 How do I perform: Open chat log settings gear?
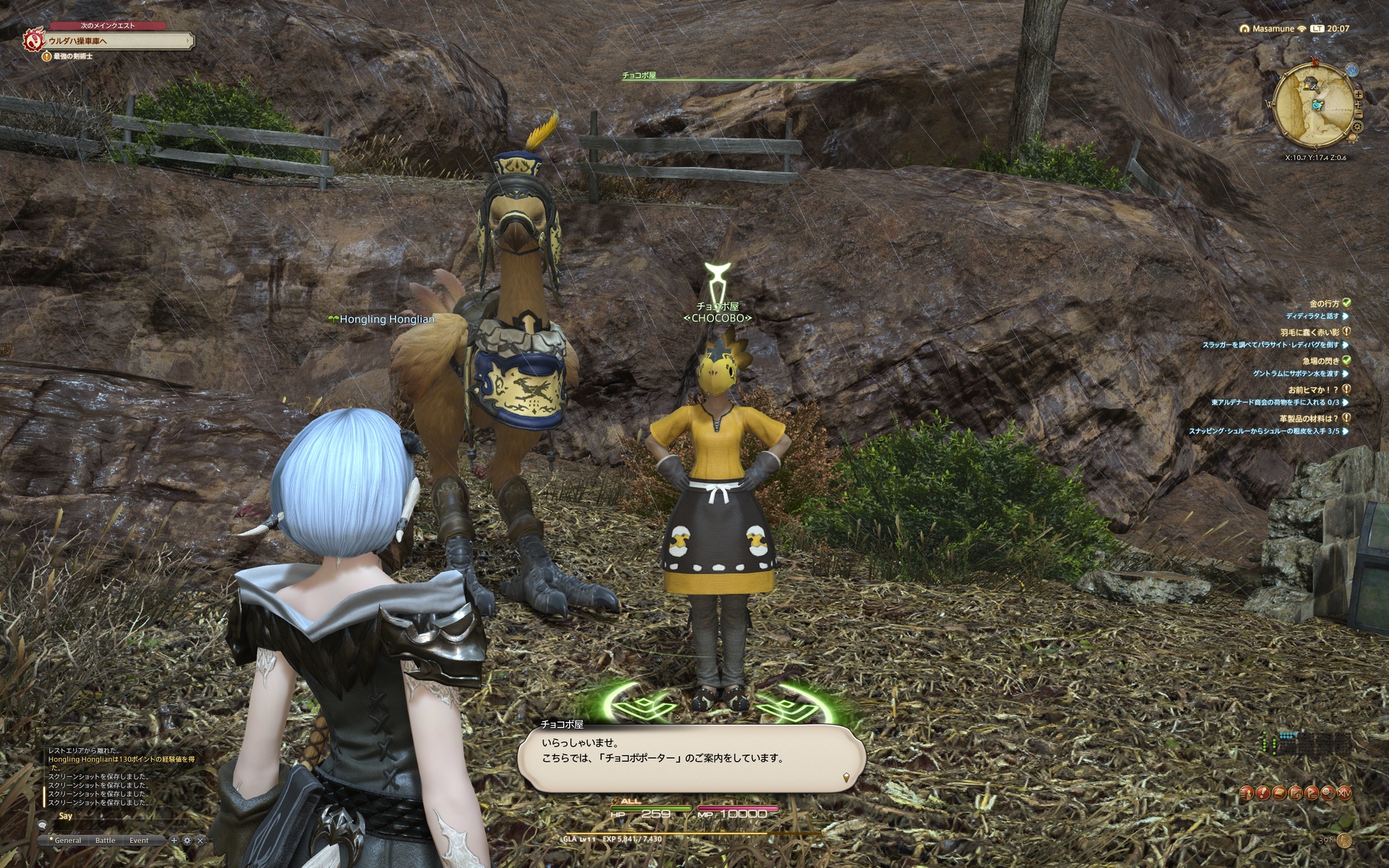point(187,841)
